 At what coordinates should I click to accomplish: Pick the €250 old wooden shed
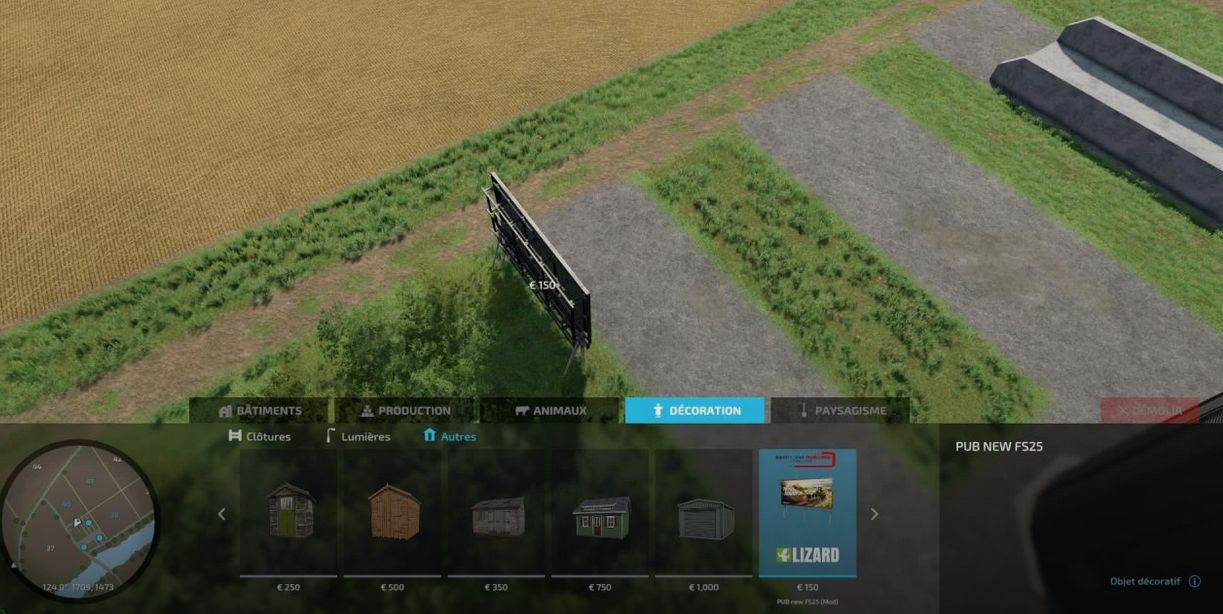click(x=288, y=513)
